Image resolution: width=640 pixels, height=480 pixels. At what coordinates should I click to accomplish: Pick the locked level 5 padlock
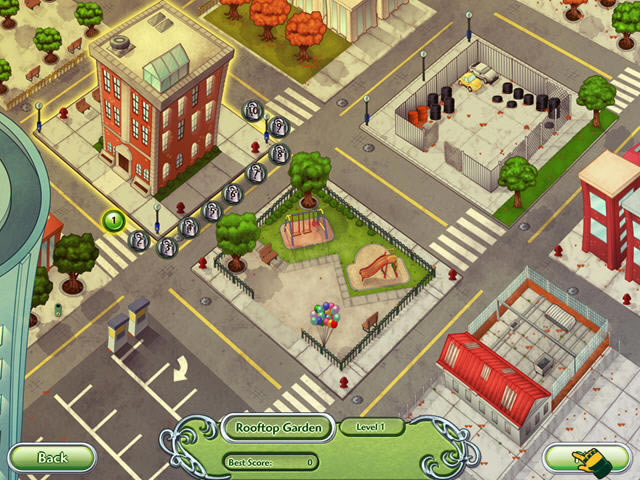click(212, 211)
